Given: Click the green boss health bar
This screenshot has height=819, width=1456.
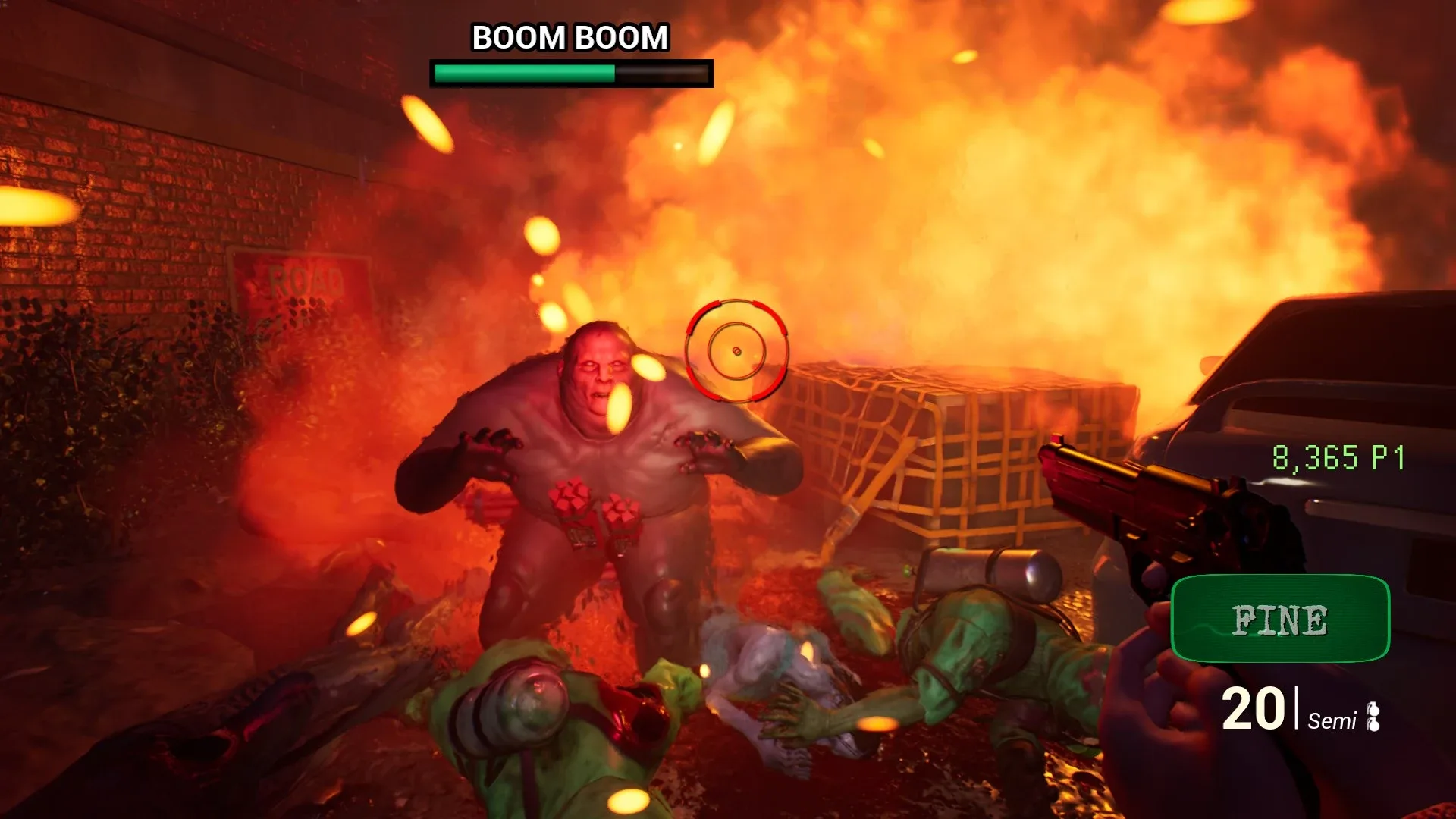Looking at the screenshot, I should 523,72.
